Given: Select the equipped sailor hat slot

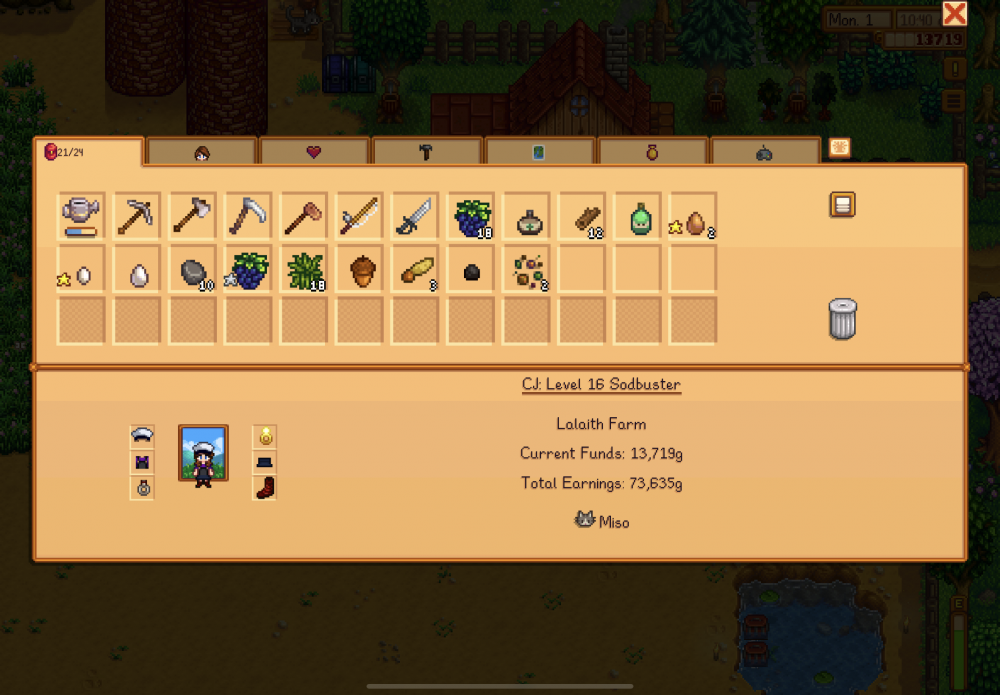Looking at the screenshot, I should coord(142,436).
